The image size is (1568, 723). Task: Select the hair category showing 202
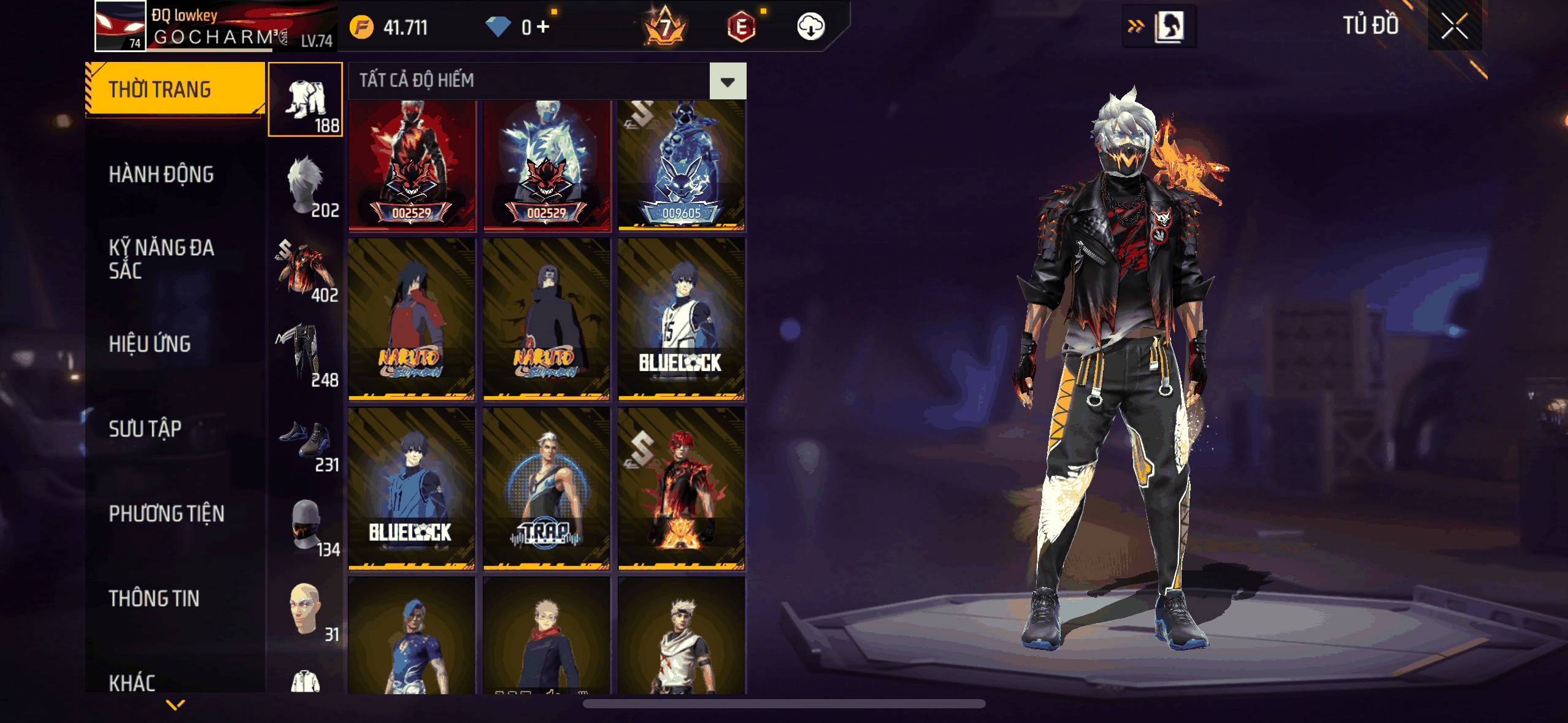[x=306, y=185]
